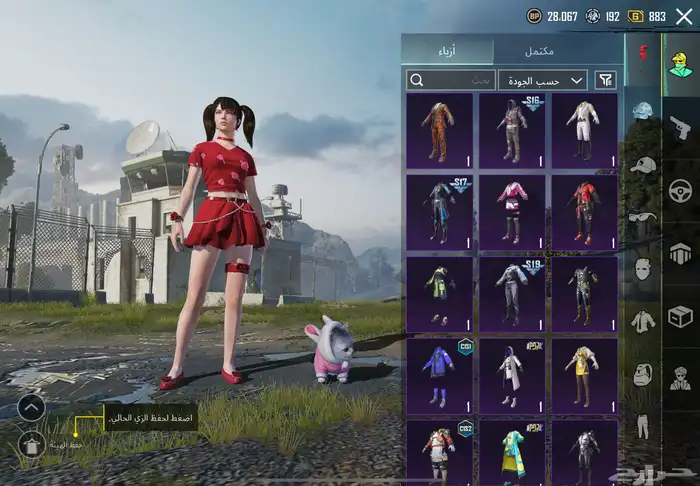
Task: Click the outfit search field
Action: coord(452,80)
